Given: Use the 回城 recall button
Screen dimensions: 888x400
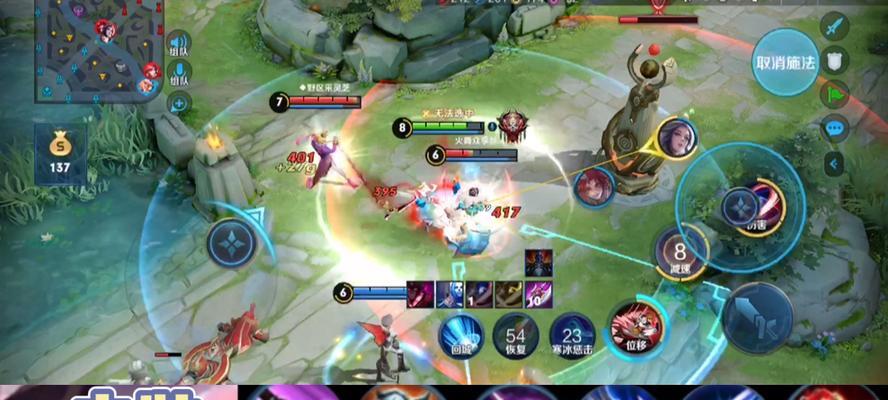Looking at the screenshot, I should [461, 336].
